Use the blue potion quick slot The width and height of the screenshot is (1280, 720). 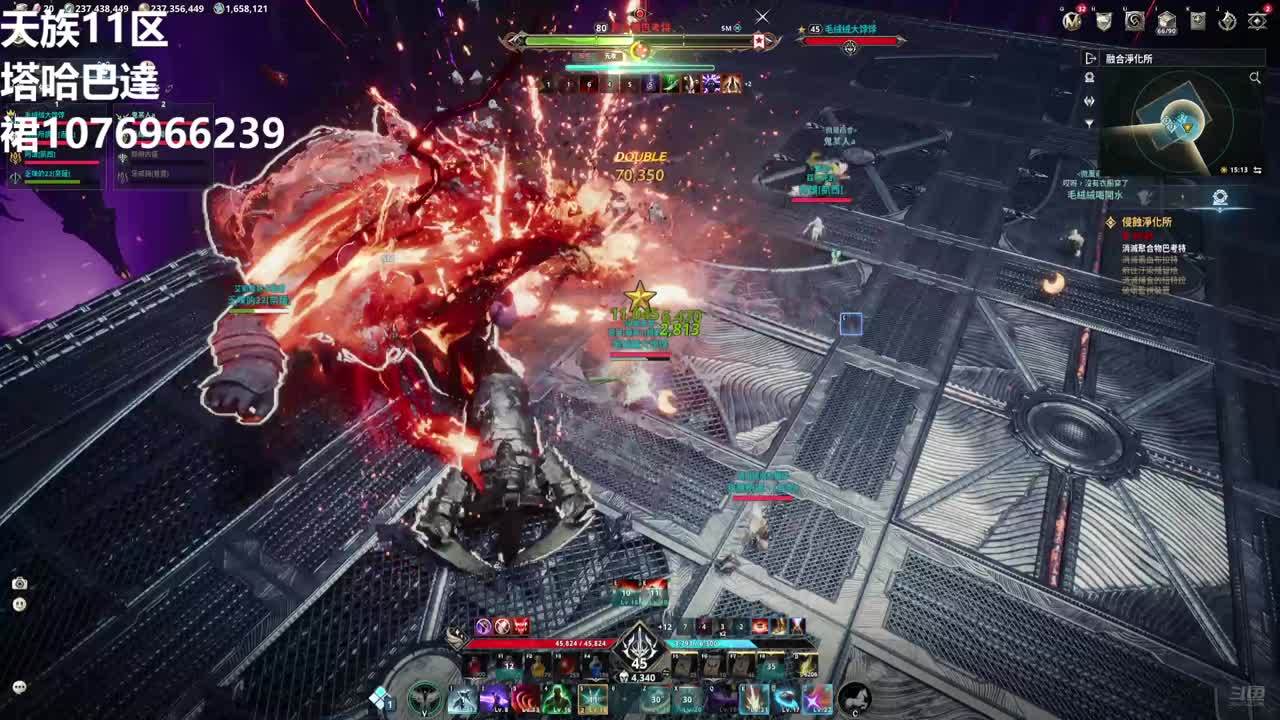coord(597,666)
